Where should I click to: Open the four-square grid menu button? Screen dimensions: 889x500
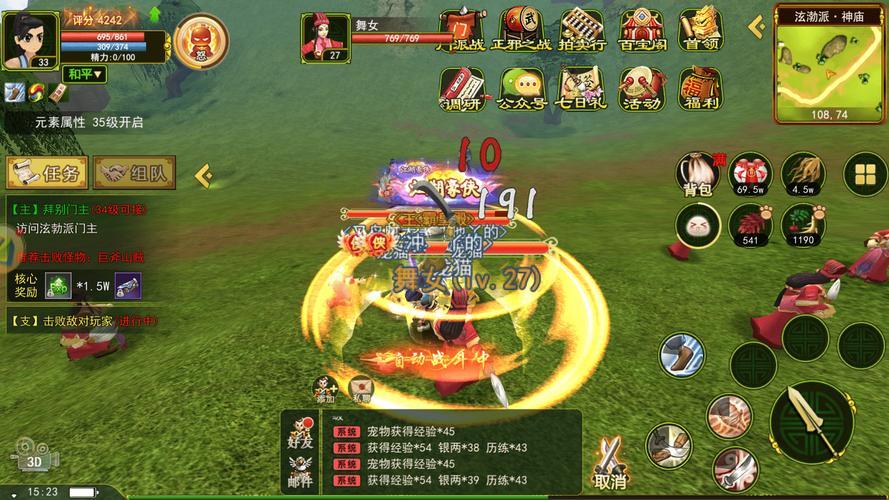click(x=864, y=176)
